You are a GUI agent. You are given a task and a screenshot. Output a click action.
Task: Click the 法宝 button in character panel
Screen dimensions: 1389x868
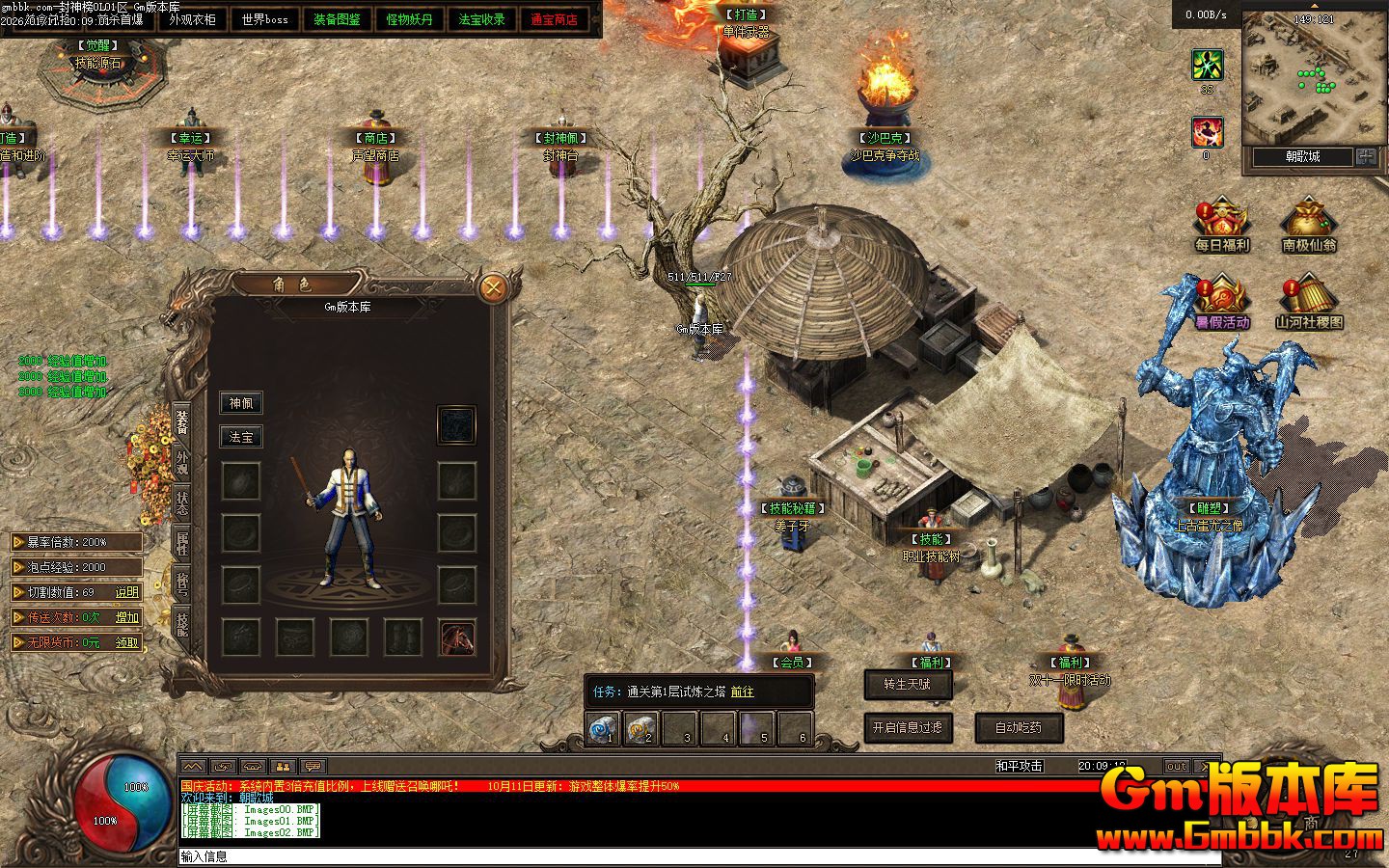pos(240,437)
